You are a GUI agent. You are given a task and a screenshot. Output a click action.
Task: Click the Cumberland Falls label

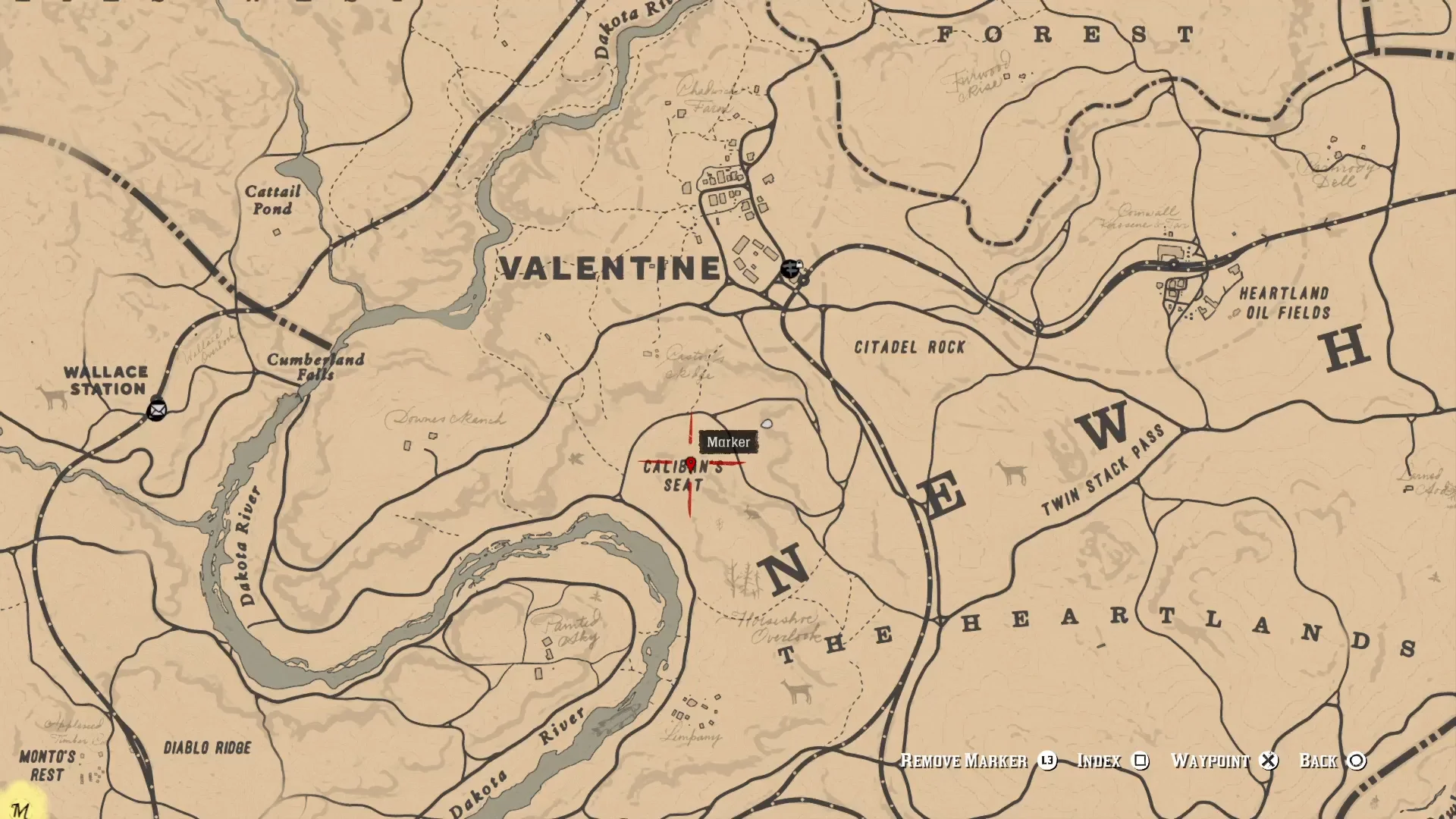click(x=314, y=367)
